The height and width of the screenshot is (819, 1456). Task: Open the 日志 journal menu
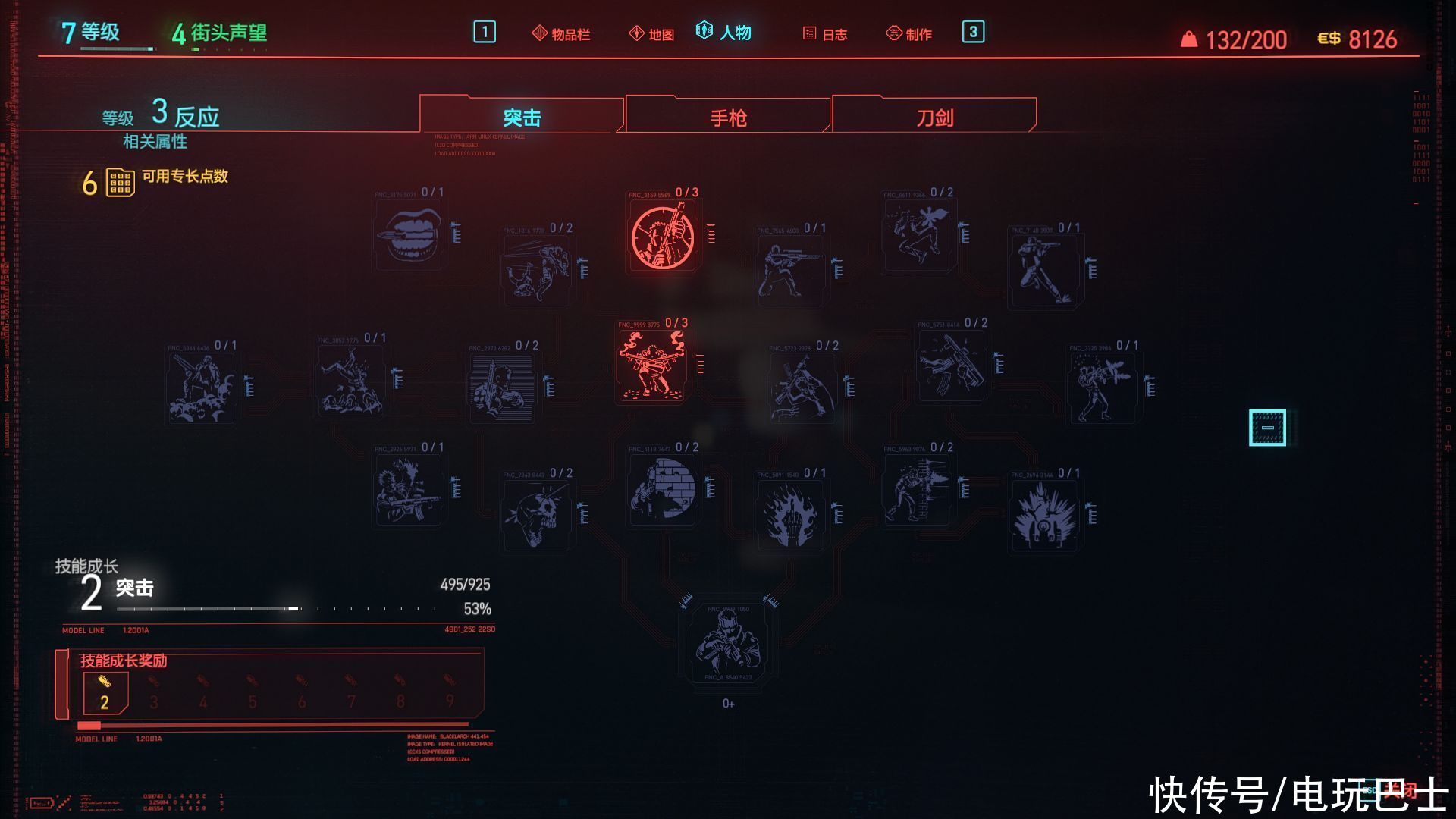click(825, 34)
